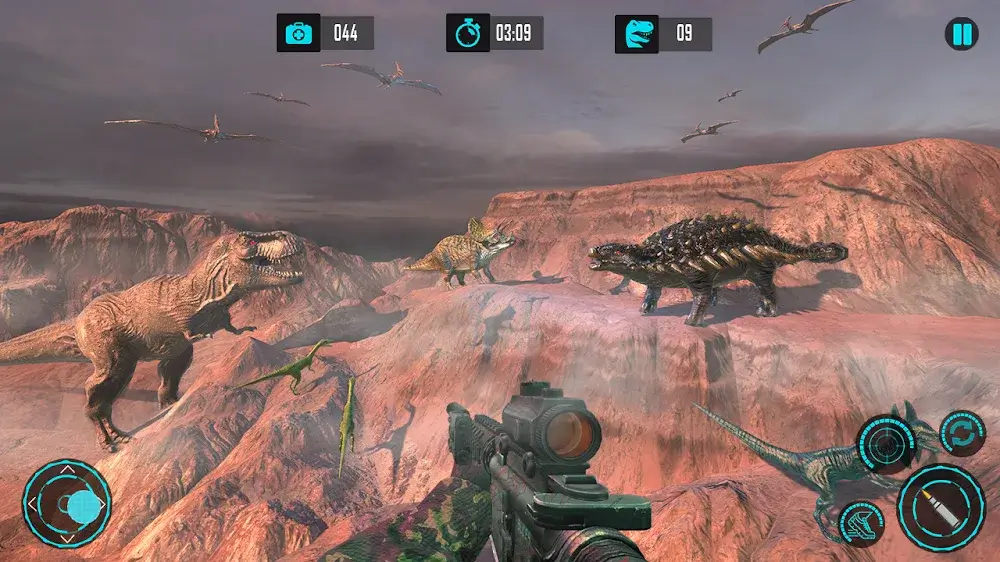Tap the circular arrows swap weapon button
This screenshot has width=1000, height=562.
tap(963, 433)
